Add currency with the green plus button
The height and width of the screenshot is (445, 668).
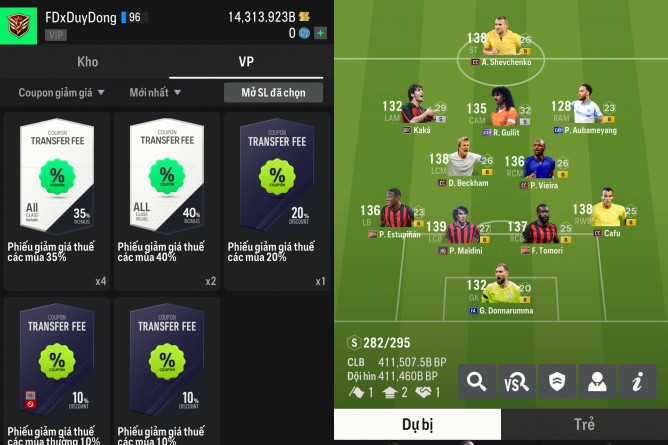click(x=320, y=33)
